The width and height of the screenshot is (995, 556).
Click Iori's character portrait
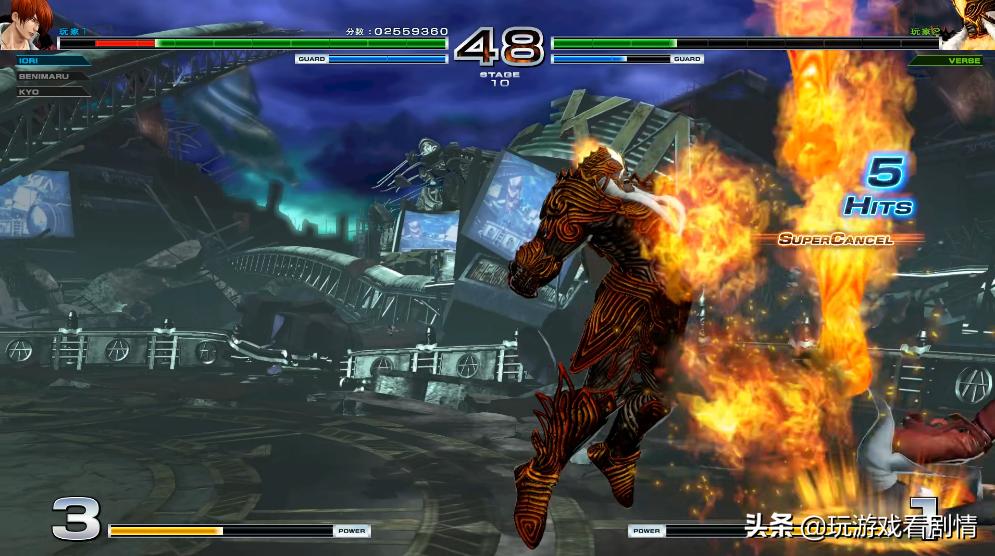coord(25,24)
